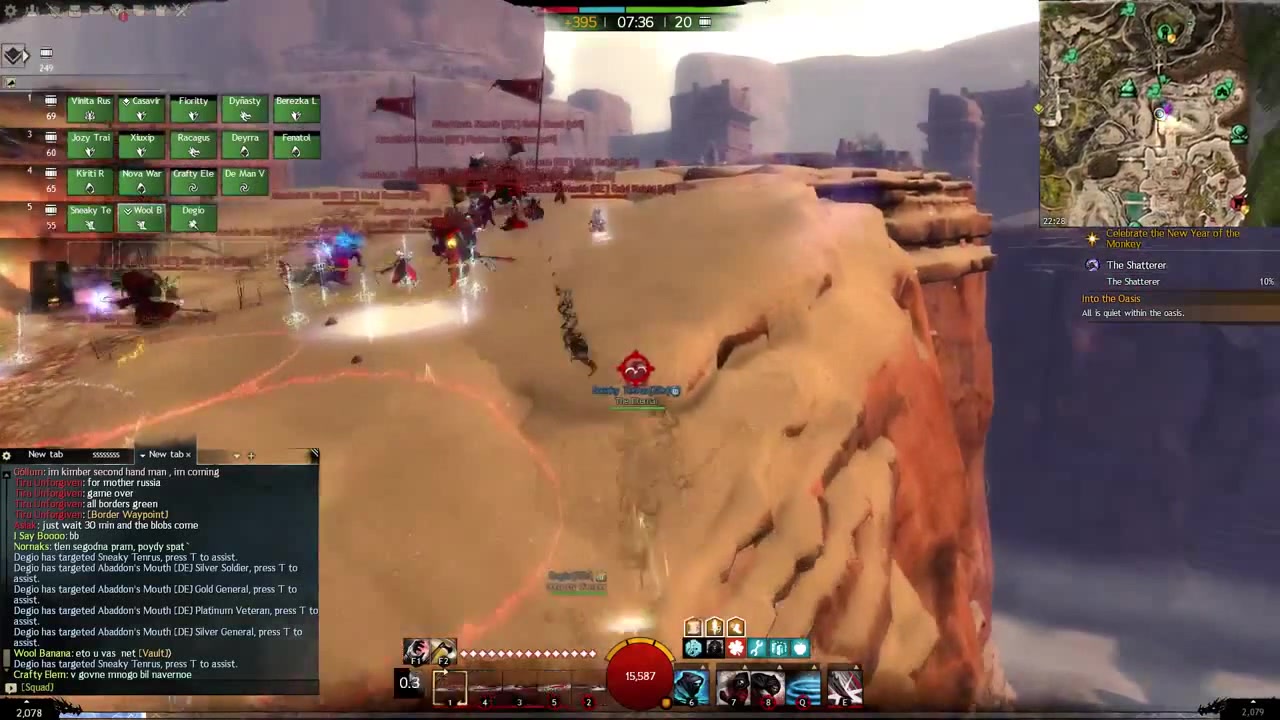Activate the hooded figure healing skill

[690, 688]
